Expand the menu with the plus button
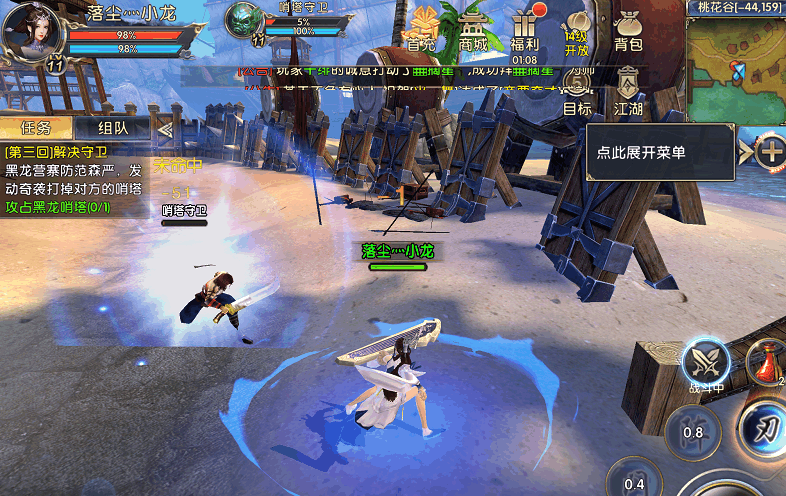The width and height of the screenshot is (786, 496). tap(770, 152)
